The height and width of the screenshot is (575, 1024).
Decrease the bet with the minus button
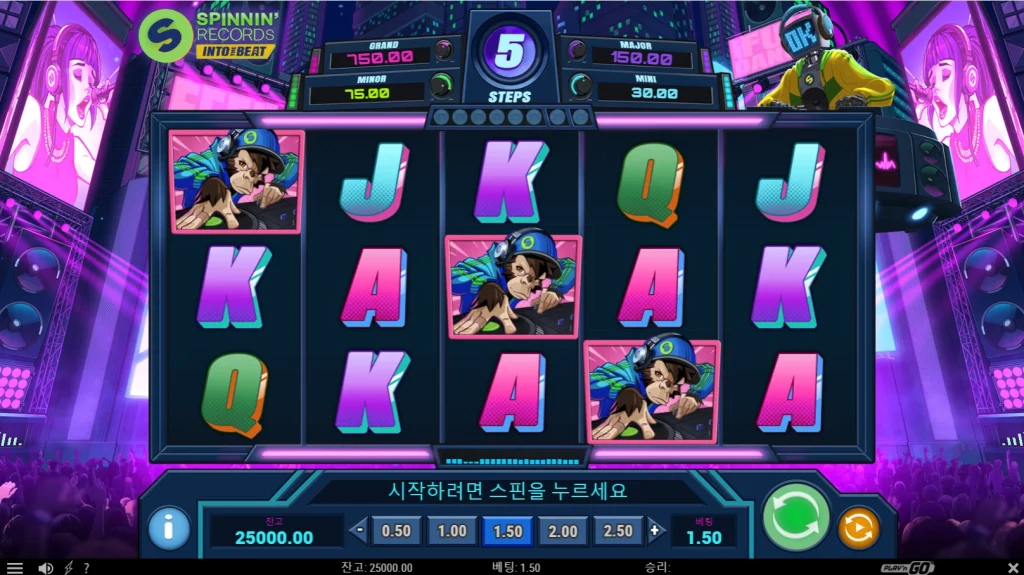359,531
